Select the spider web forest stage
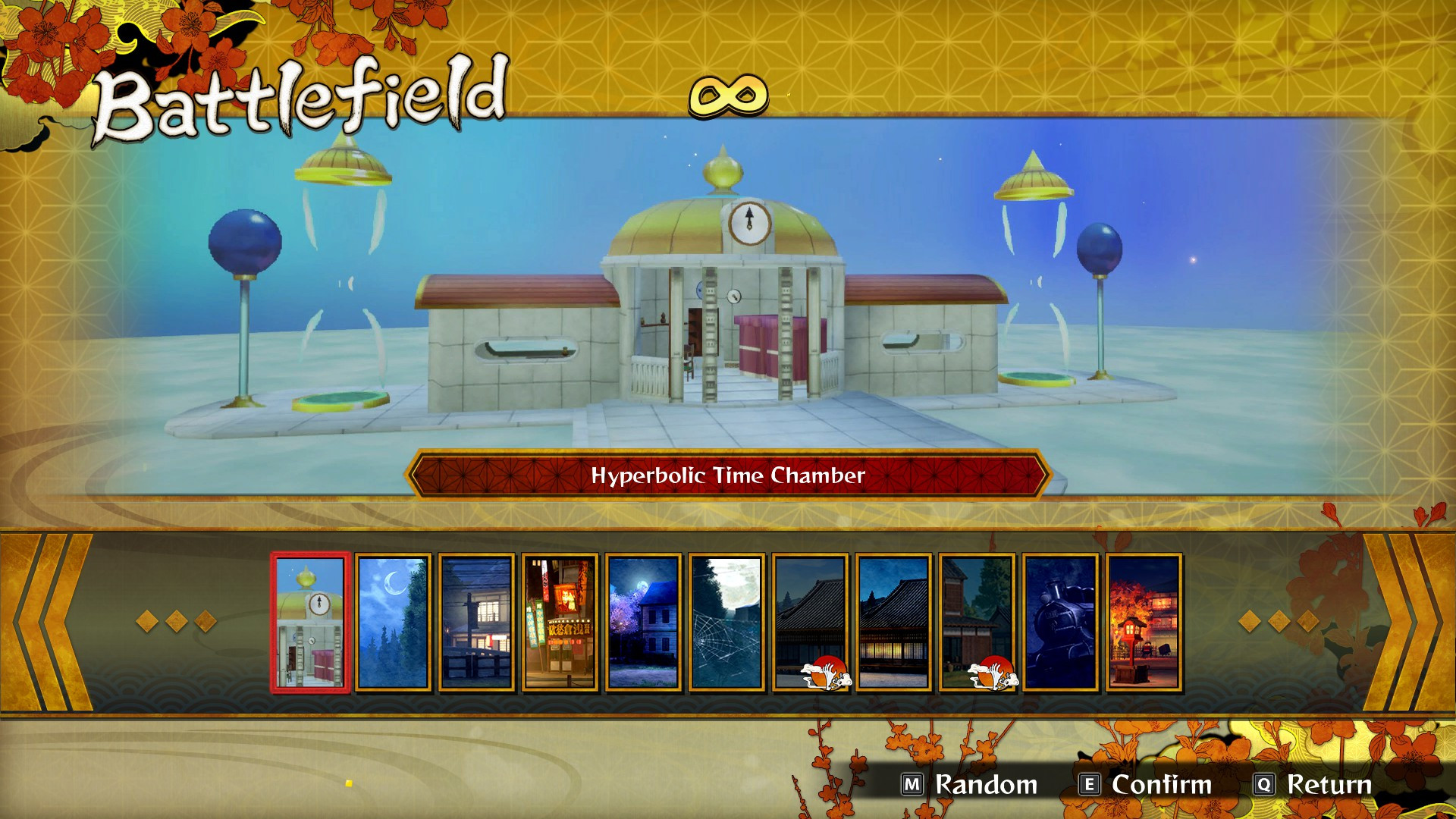 [726, 623]
